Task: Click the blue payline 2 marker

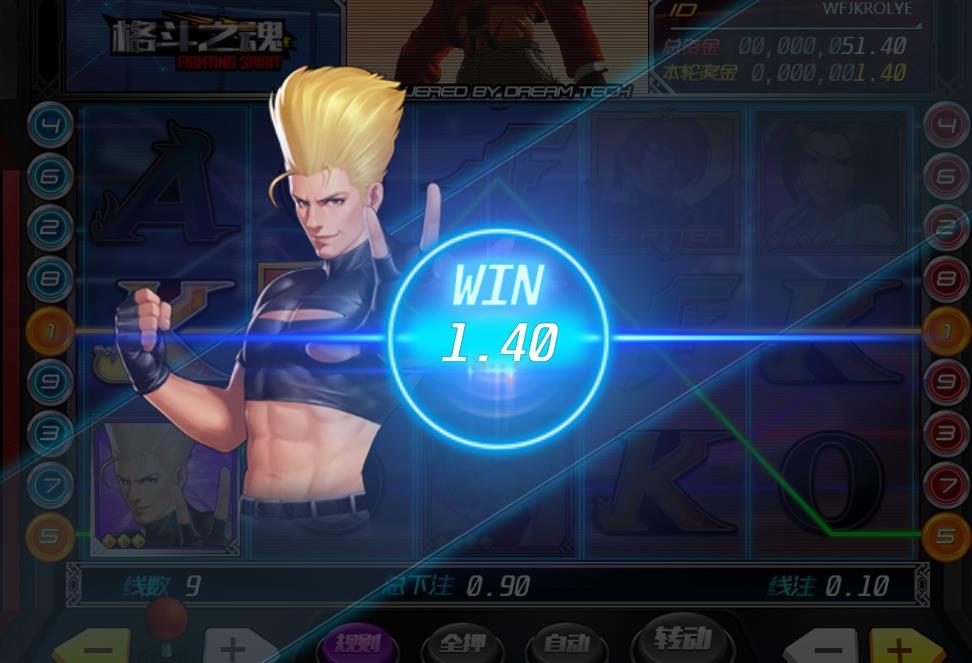Action: 49,228
